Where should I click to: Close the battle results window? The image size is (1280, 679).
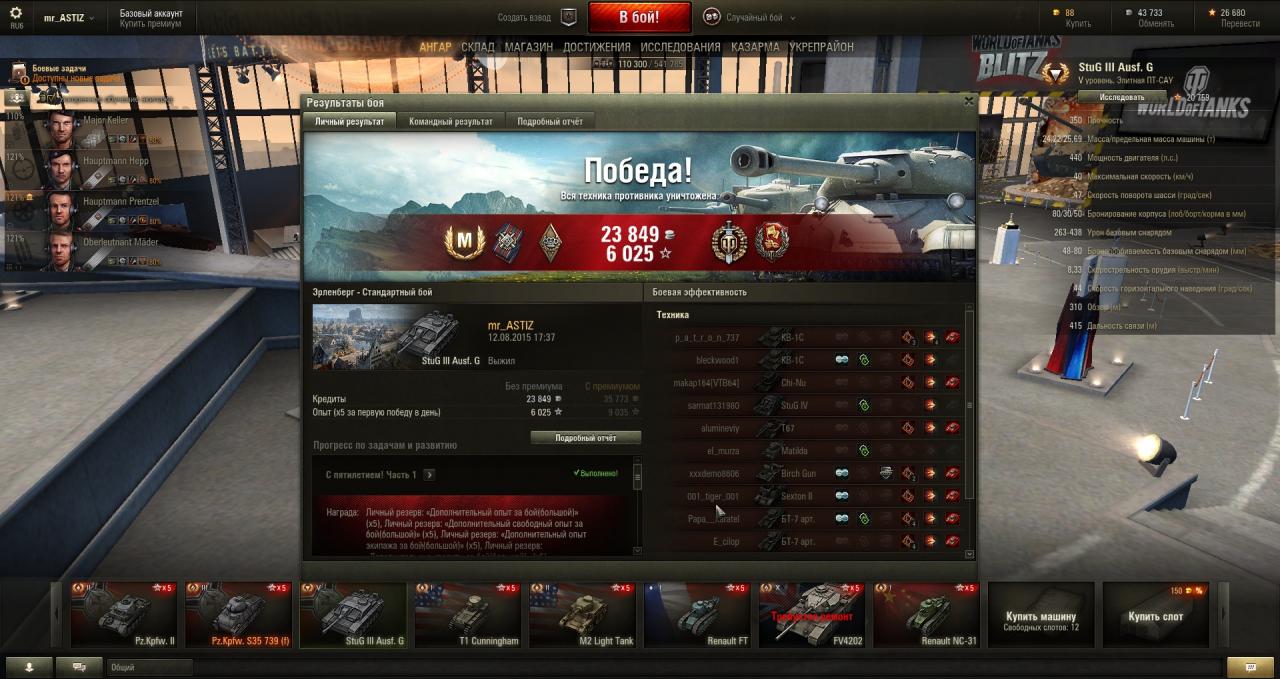pos(968,101)
